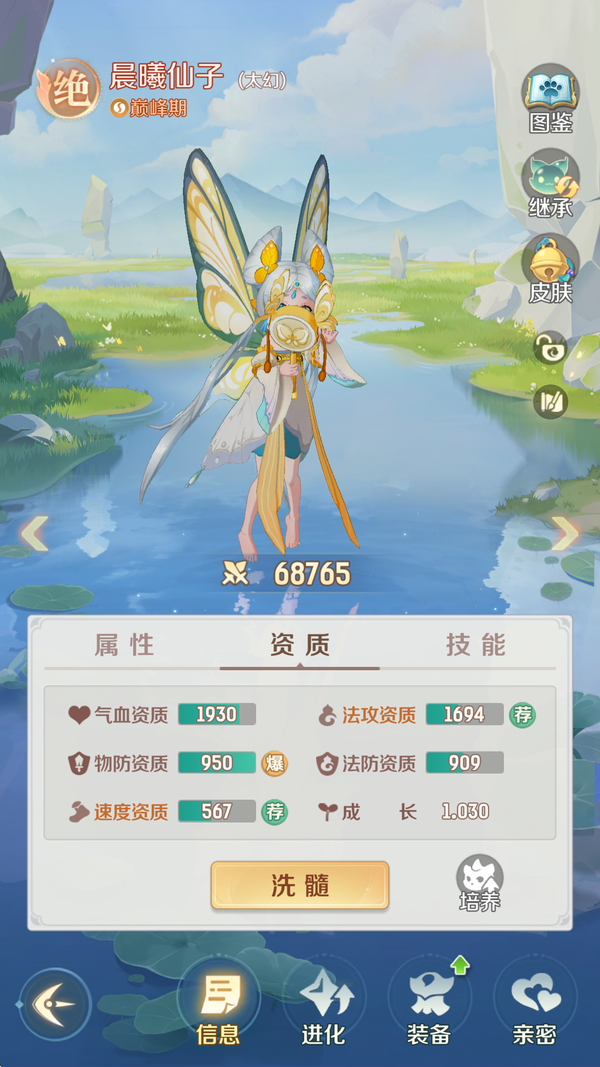The width and height of the screenshot is (600, 1067).
Task: Show the previous pet with left arrow
Action: (33, 533)
